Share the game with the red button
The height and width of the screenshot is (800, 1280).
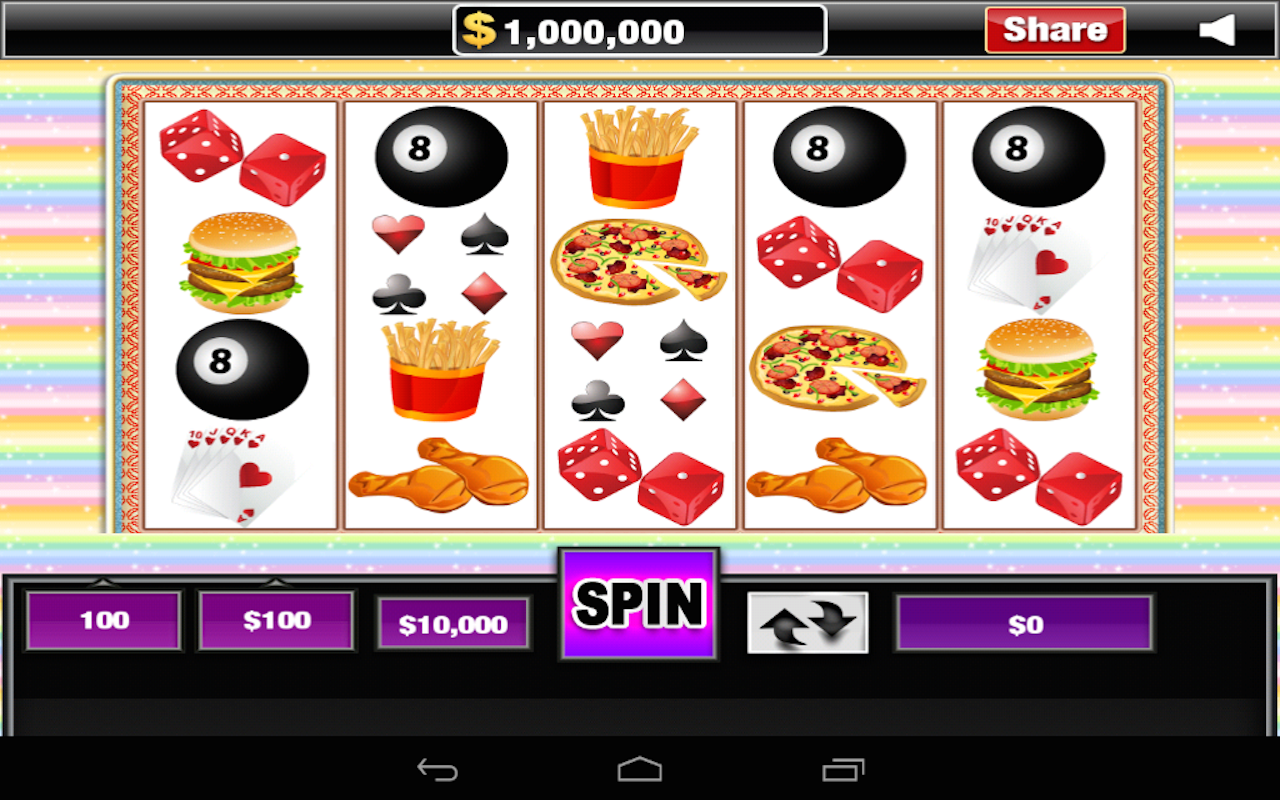click(1055, 30)
